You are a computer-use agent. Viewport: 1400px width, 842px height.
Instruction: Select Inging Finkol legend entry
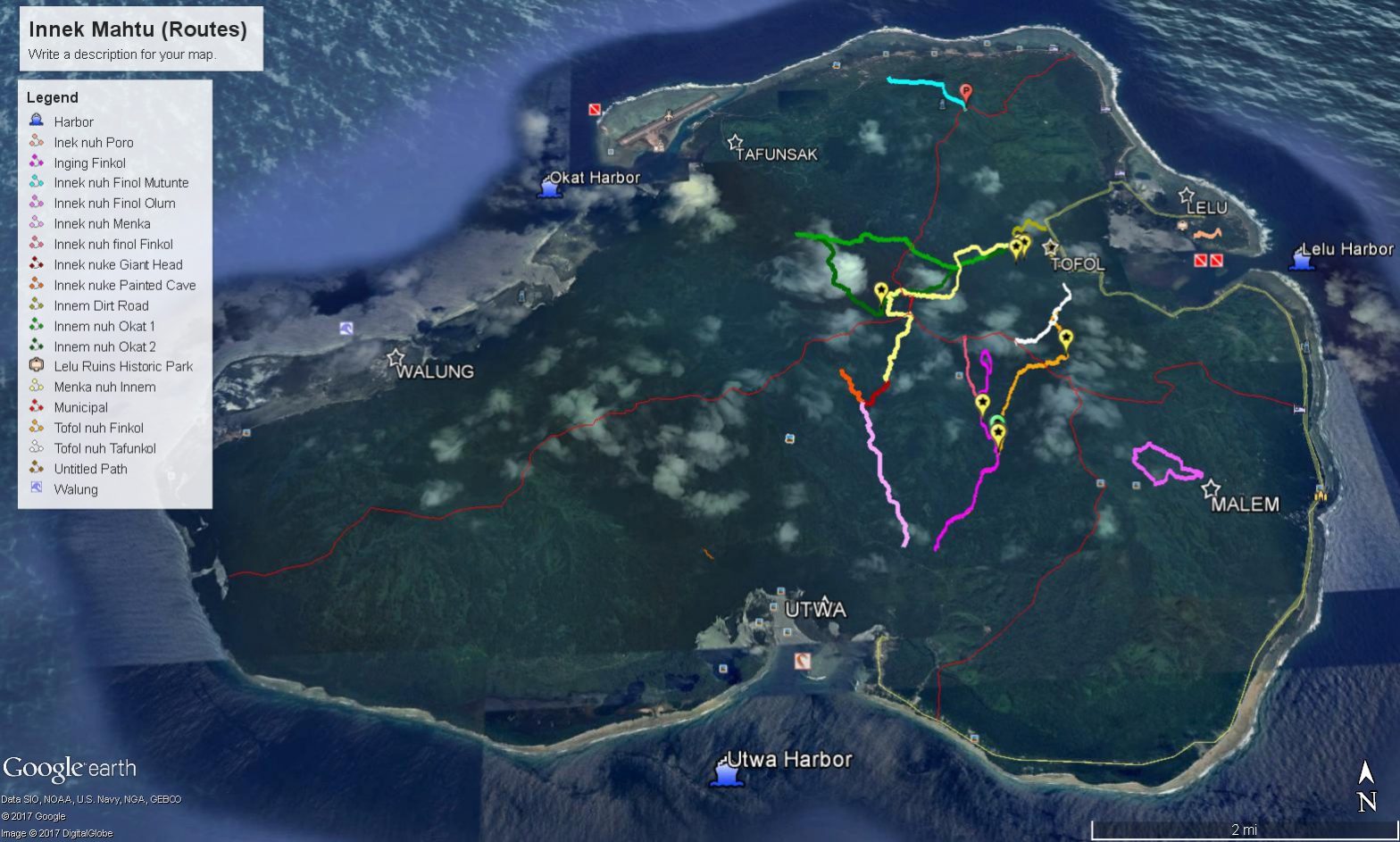[x=89, y=163]
